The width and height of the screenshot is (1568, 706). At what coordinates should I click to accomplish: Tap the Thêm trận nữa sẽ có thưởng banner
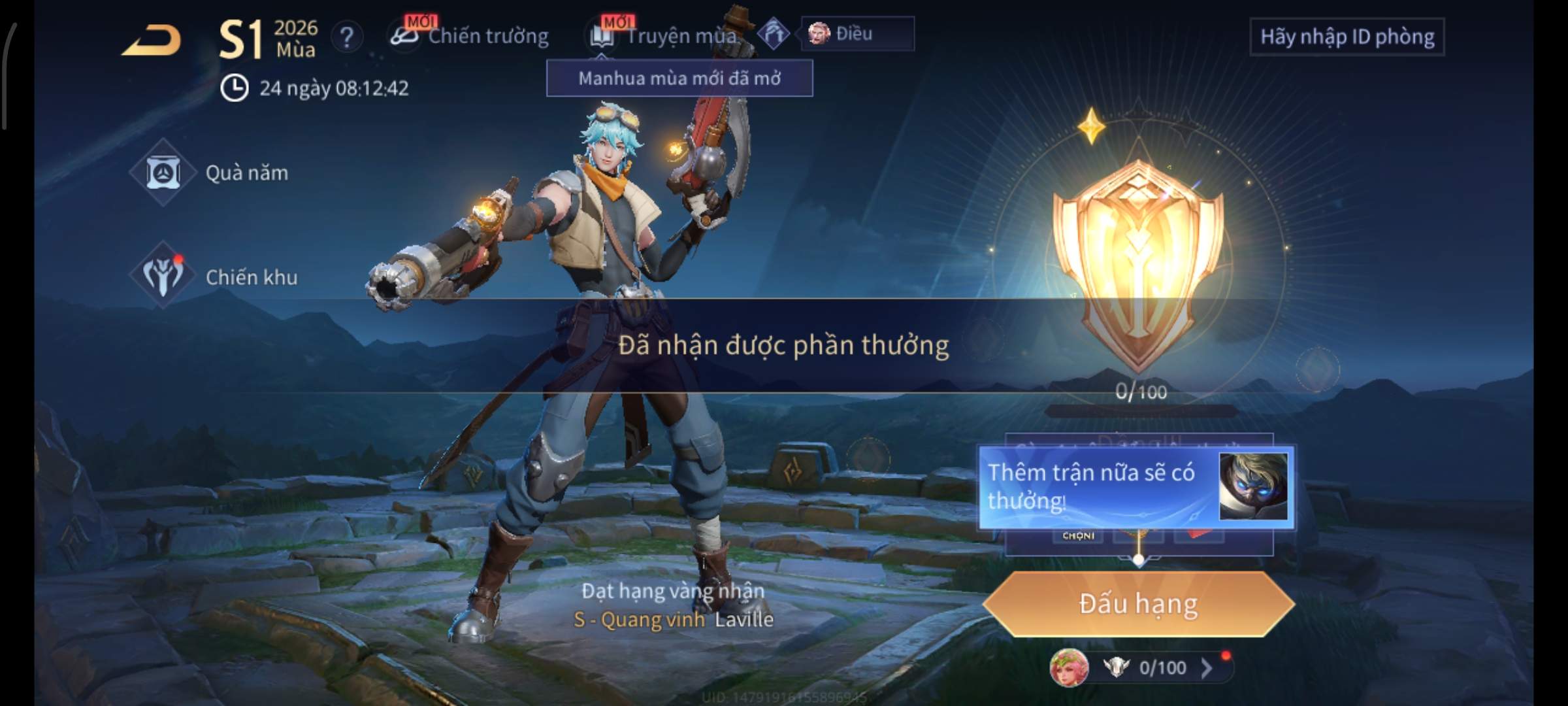click(x=1135, y=487)
